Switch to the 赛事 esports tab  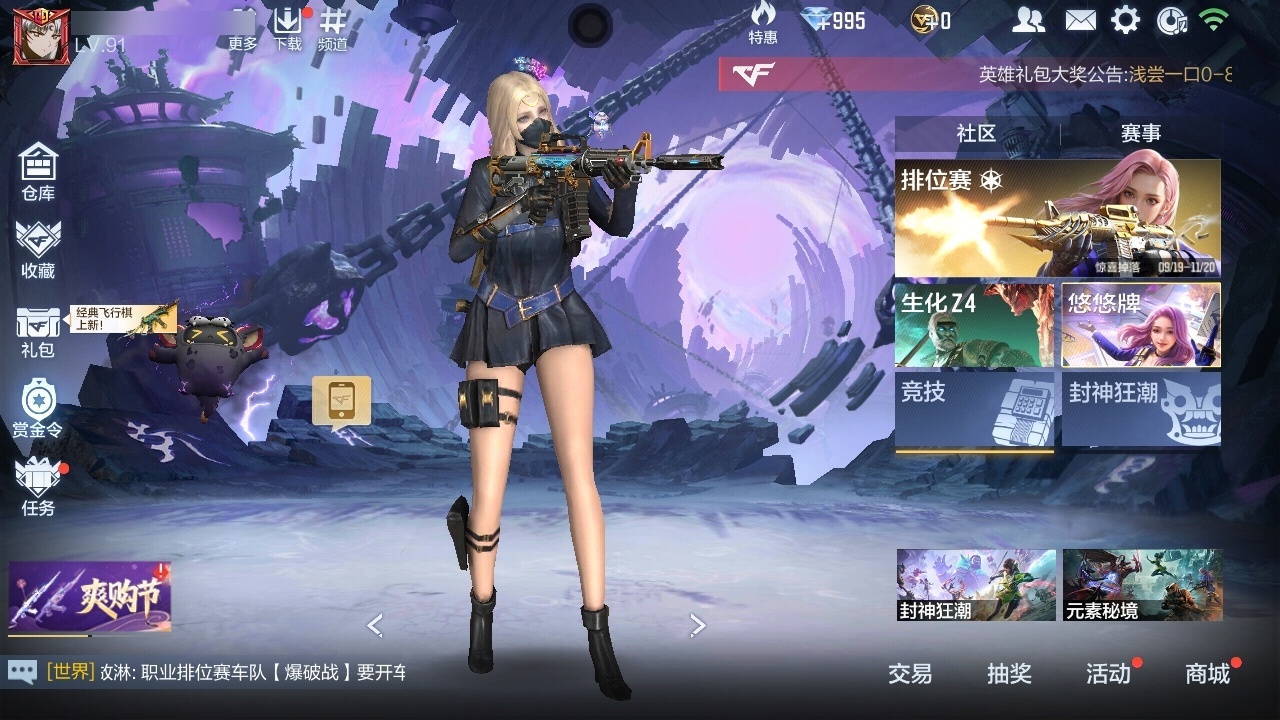(1141, 134)
